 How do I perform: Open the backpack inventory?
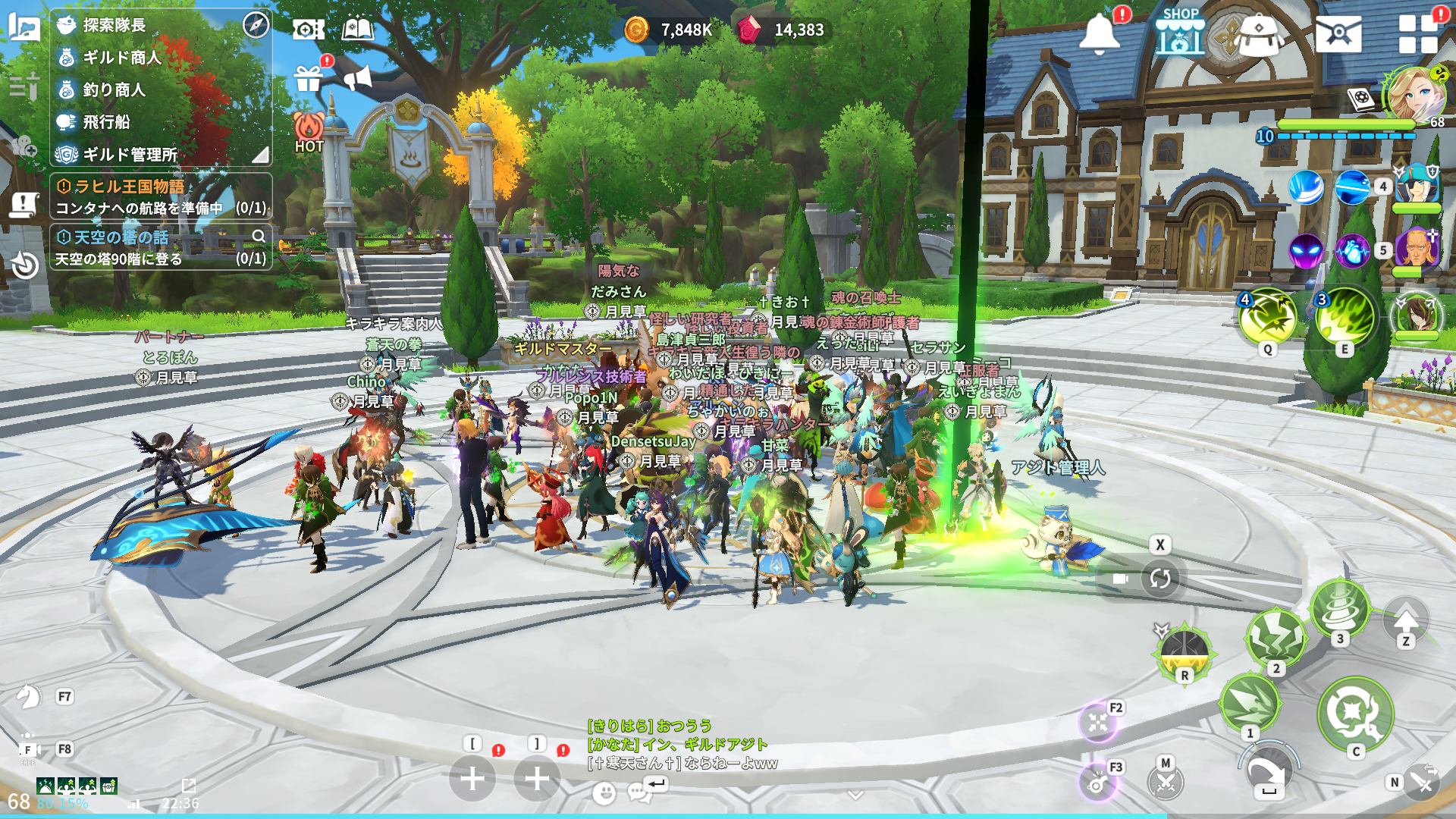(1258, 35)
